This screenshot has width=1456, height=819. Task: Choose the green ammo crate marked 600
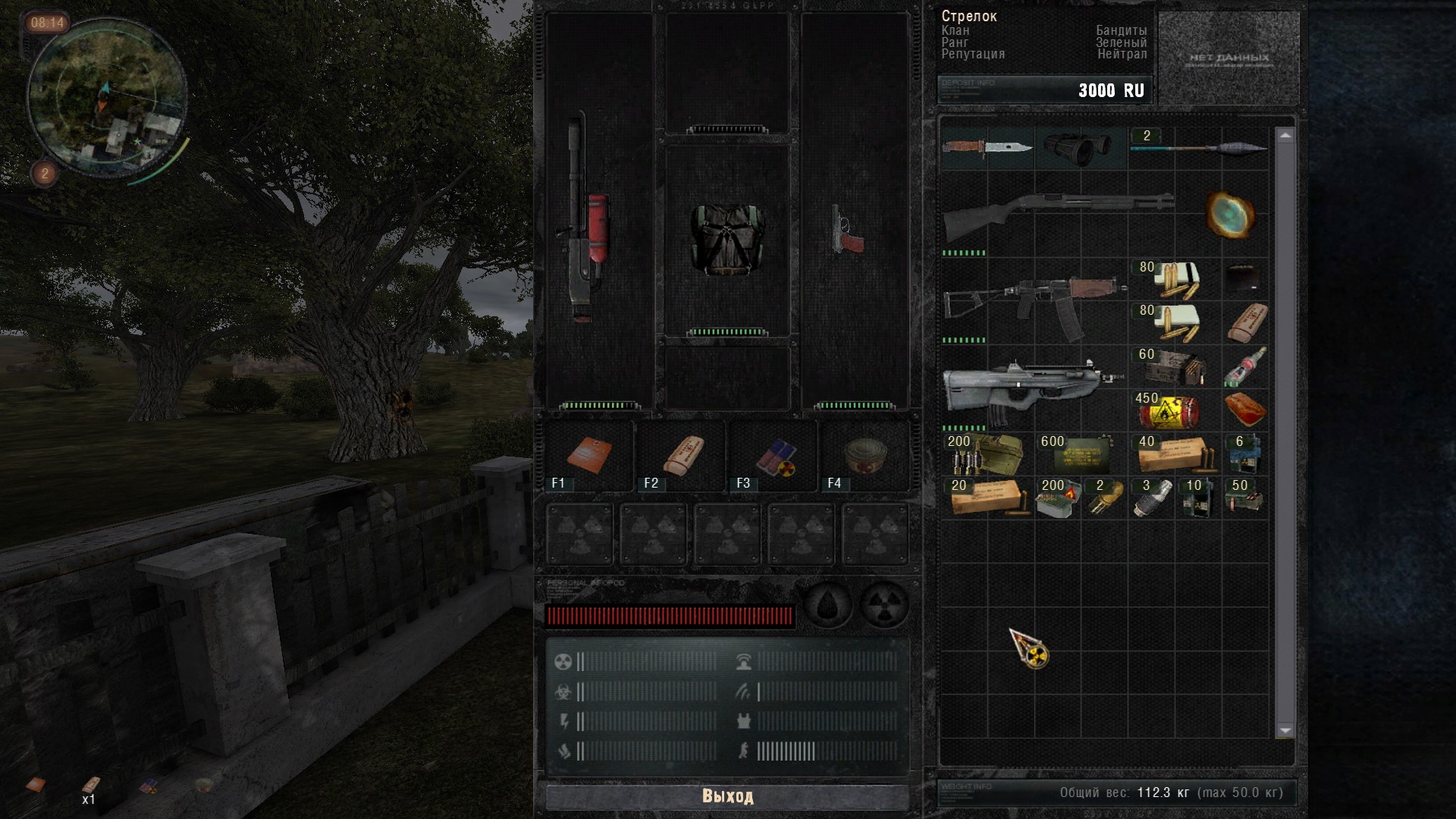click(x=1081, y=454)
